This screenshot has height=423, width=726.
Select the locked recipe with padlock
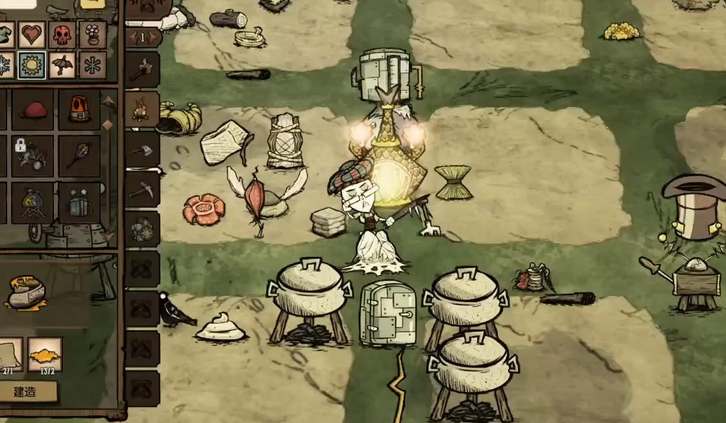(x=30, y=152)
